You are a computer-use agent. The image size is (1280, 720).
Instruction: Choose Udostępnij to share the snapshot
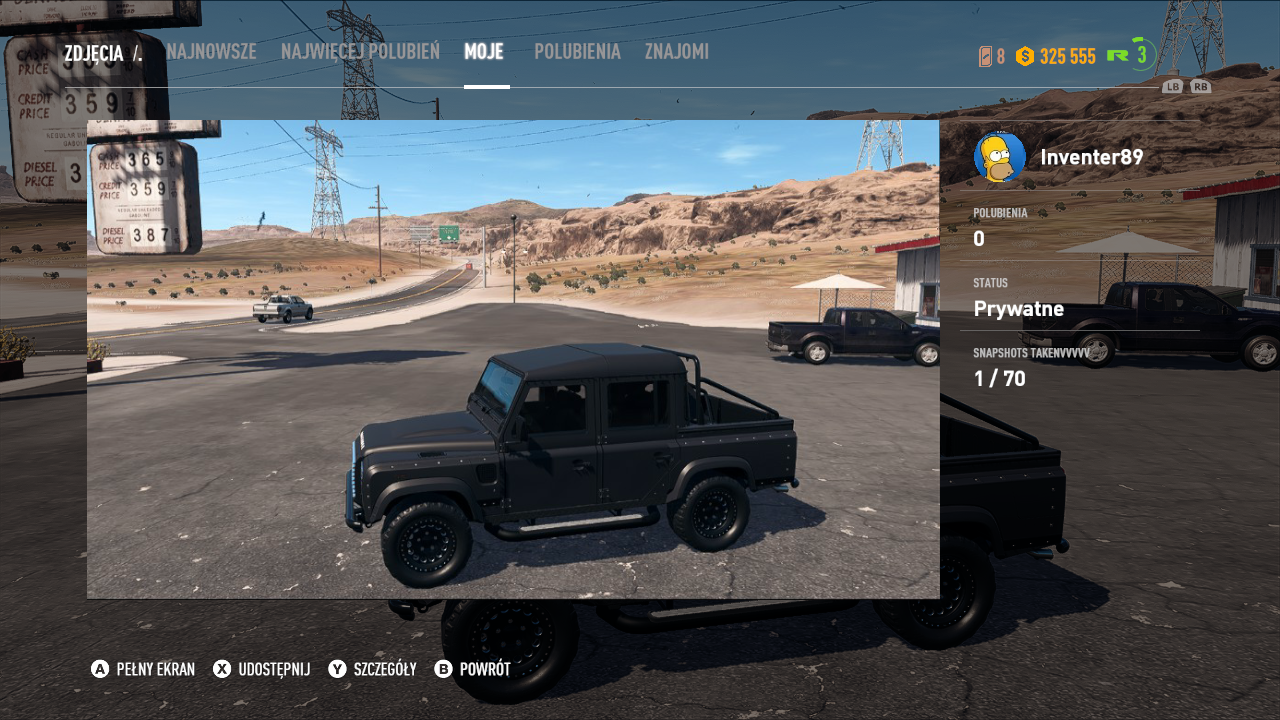coord(262,669)
